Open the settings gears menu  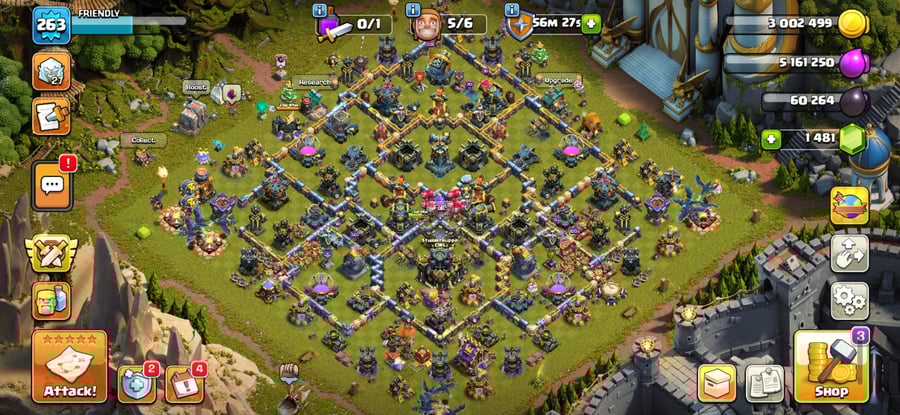(849, 299)
